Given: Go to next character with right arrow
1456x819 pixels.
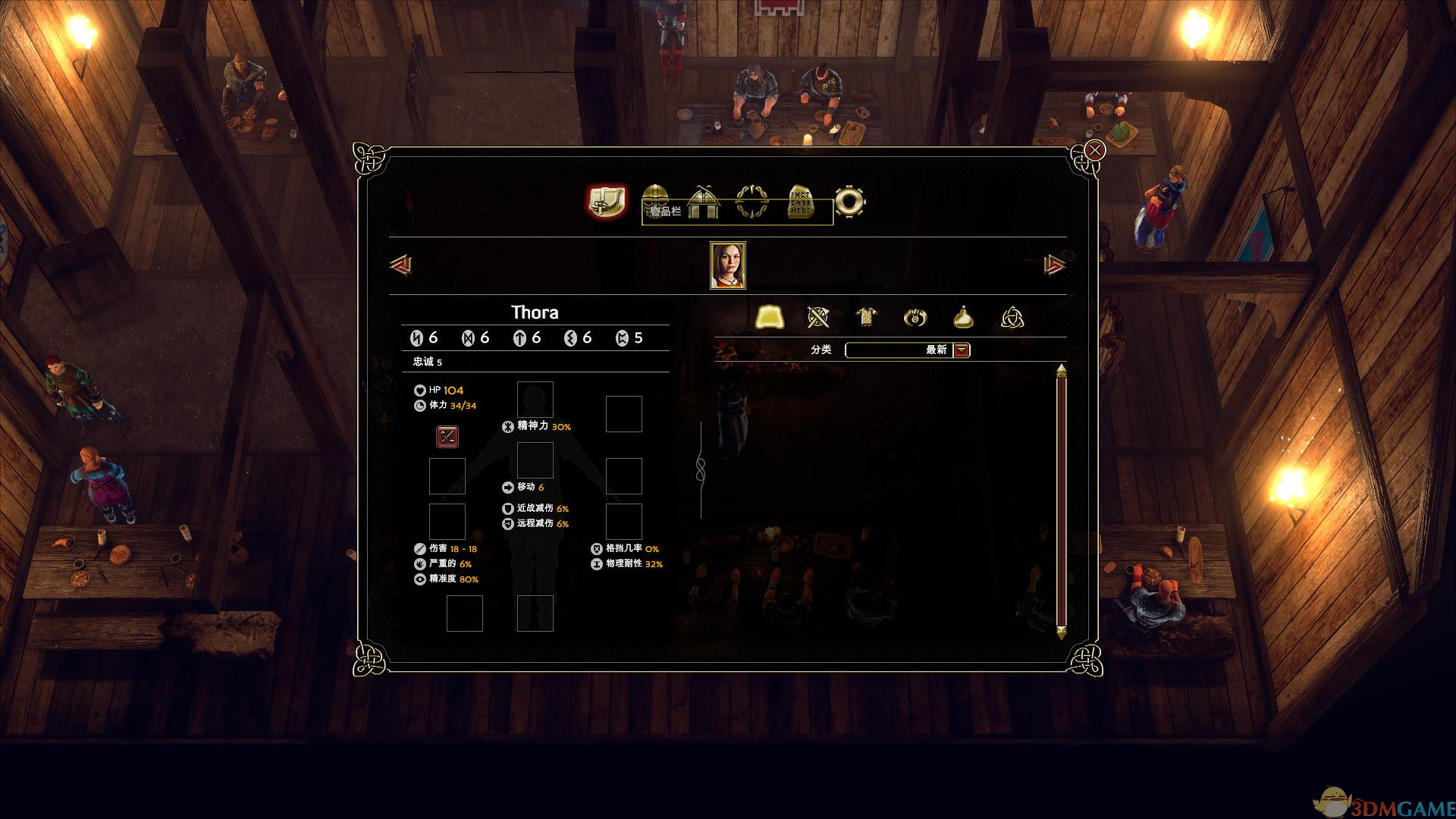Looking at the screenshot, I should [1055, 265].
